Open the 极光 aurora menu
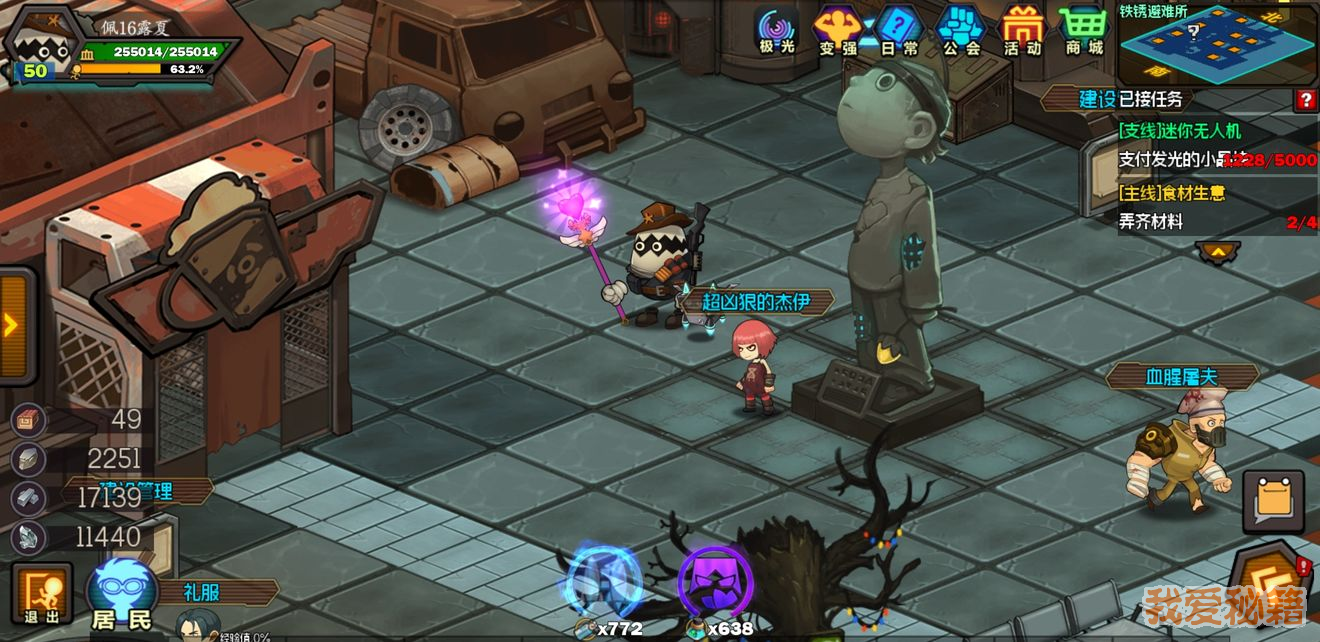Image resolution: width=1320 pixels, height=642 pixels. tap(776, 30)
